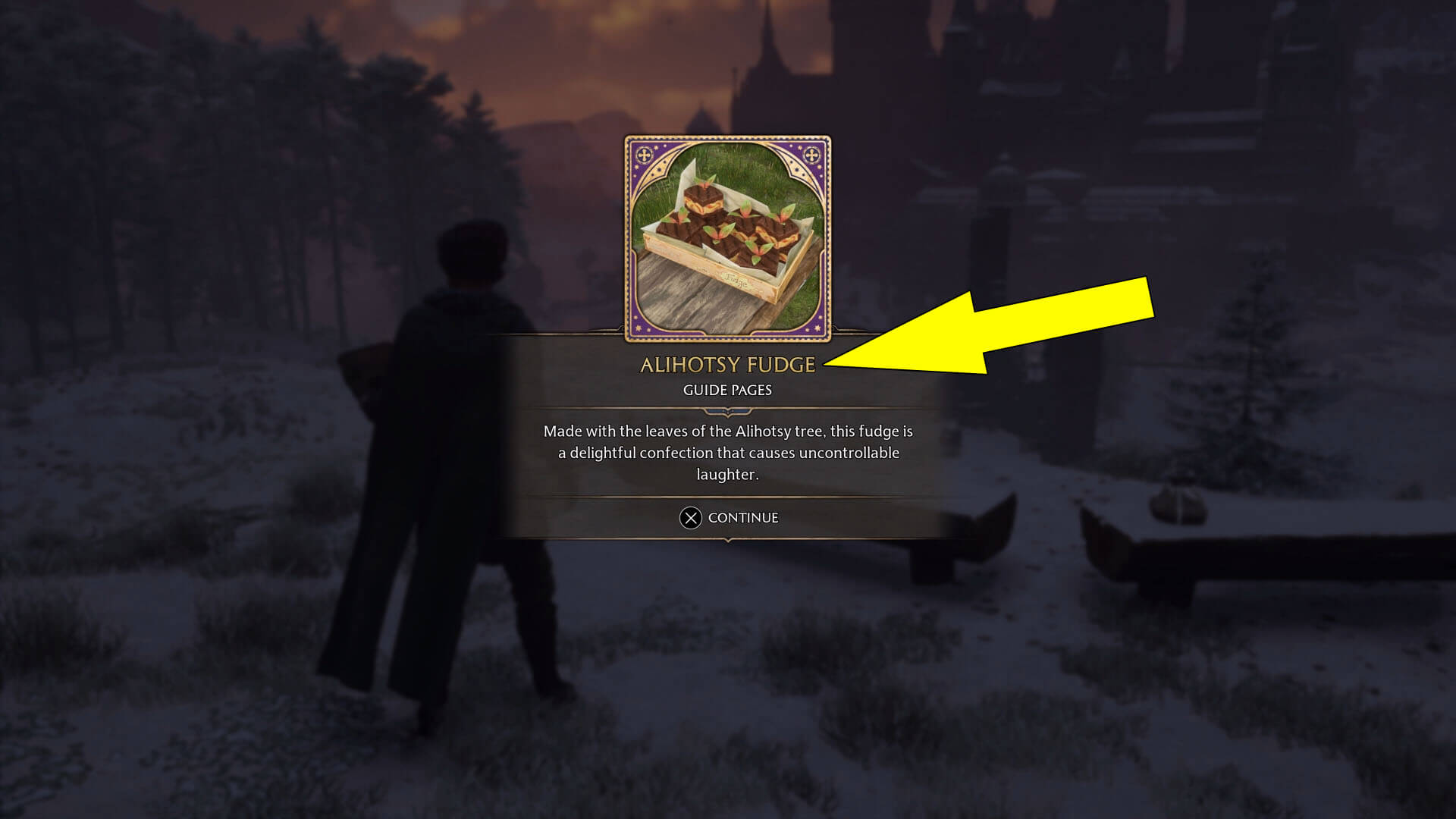Click the X button icon beside Continue
The width and height of the screenshot is (1456, 819).
(692, 518)
